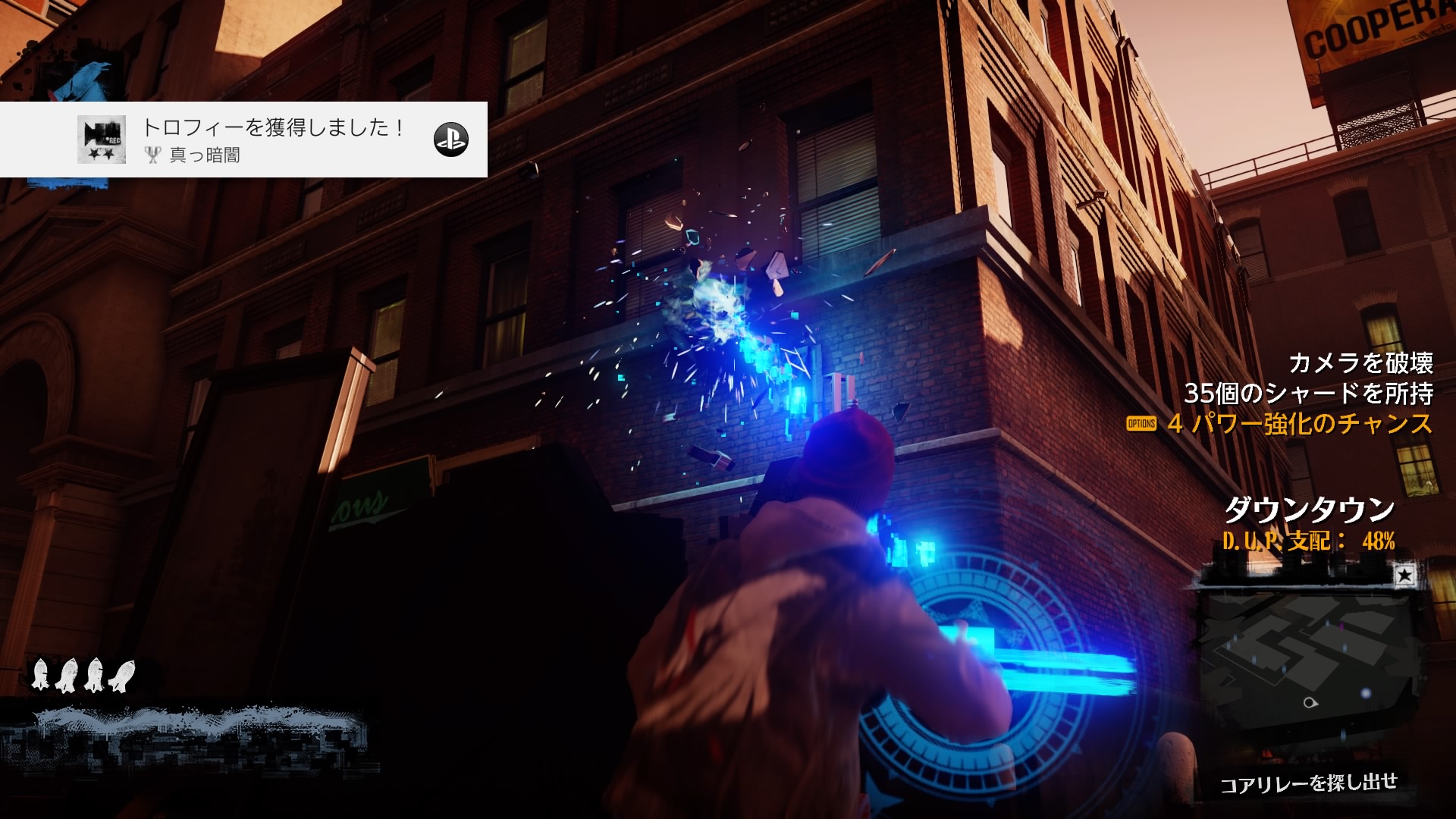Click the PlayStation logo on the trophy notification
Screen dimensions: 1456x819
coord(450,140)
